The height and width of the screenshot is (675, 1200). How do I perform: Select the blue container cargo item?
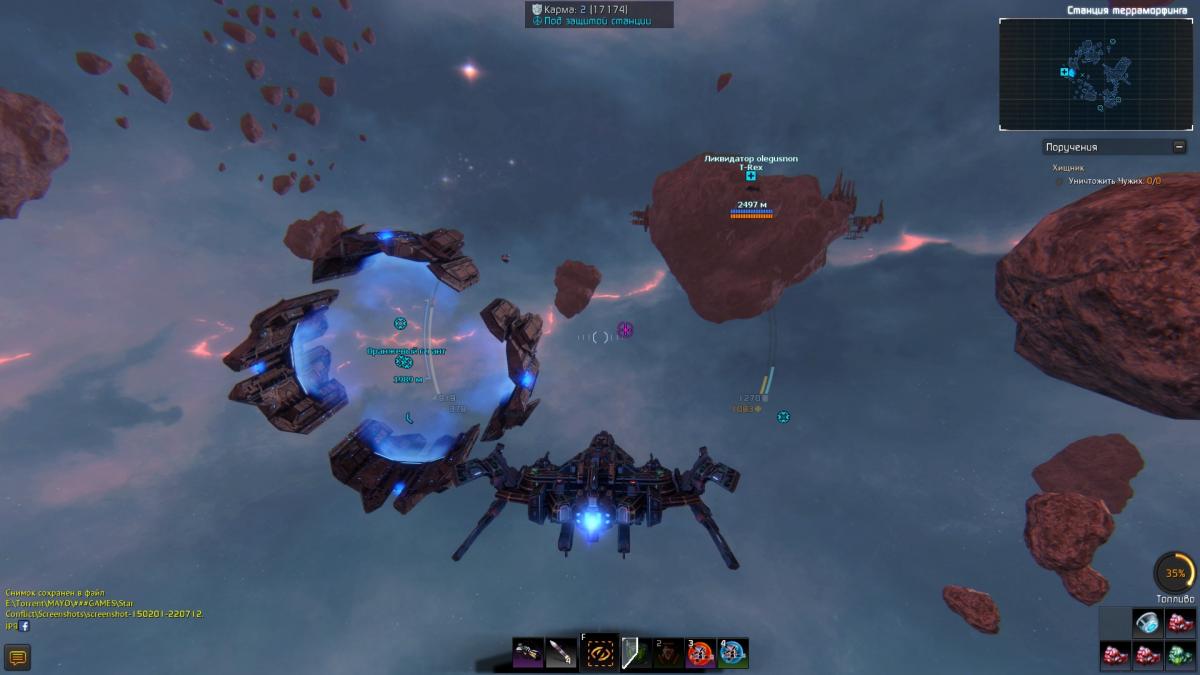[x=1147, y=623]
